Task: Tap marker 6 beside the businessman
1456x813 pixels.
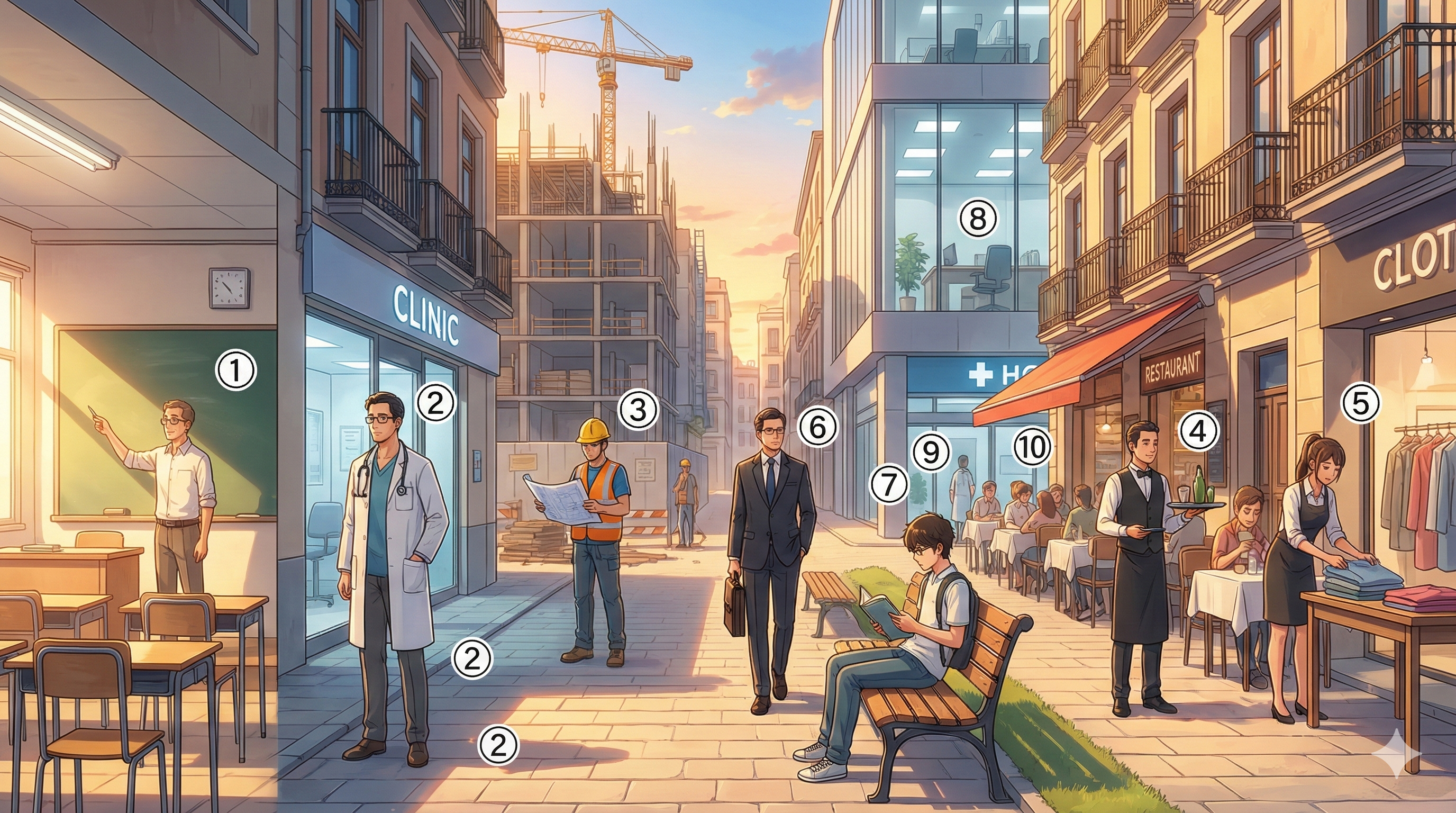Action: [x=818, y=428]
